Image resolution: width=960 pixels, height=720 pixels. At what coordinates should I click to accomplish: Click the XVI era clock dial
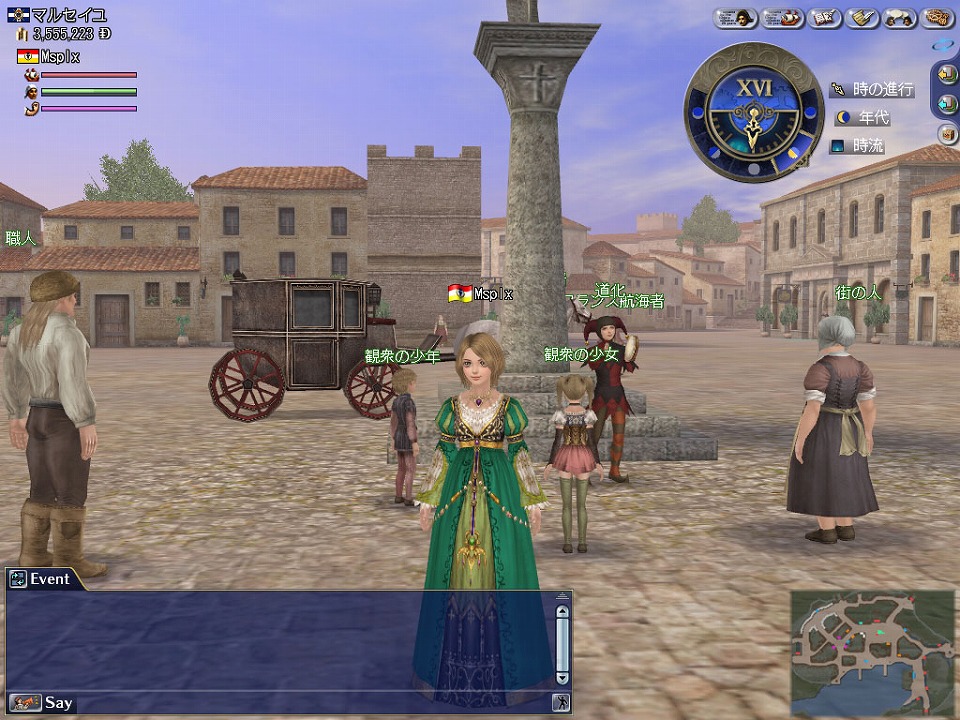tap(754, 112)
